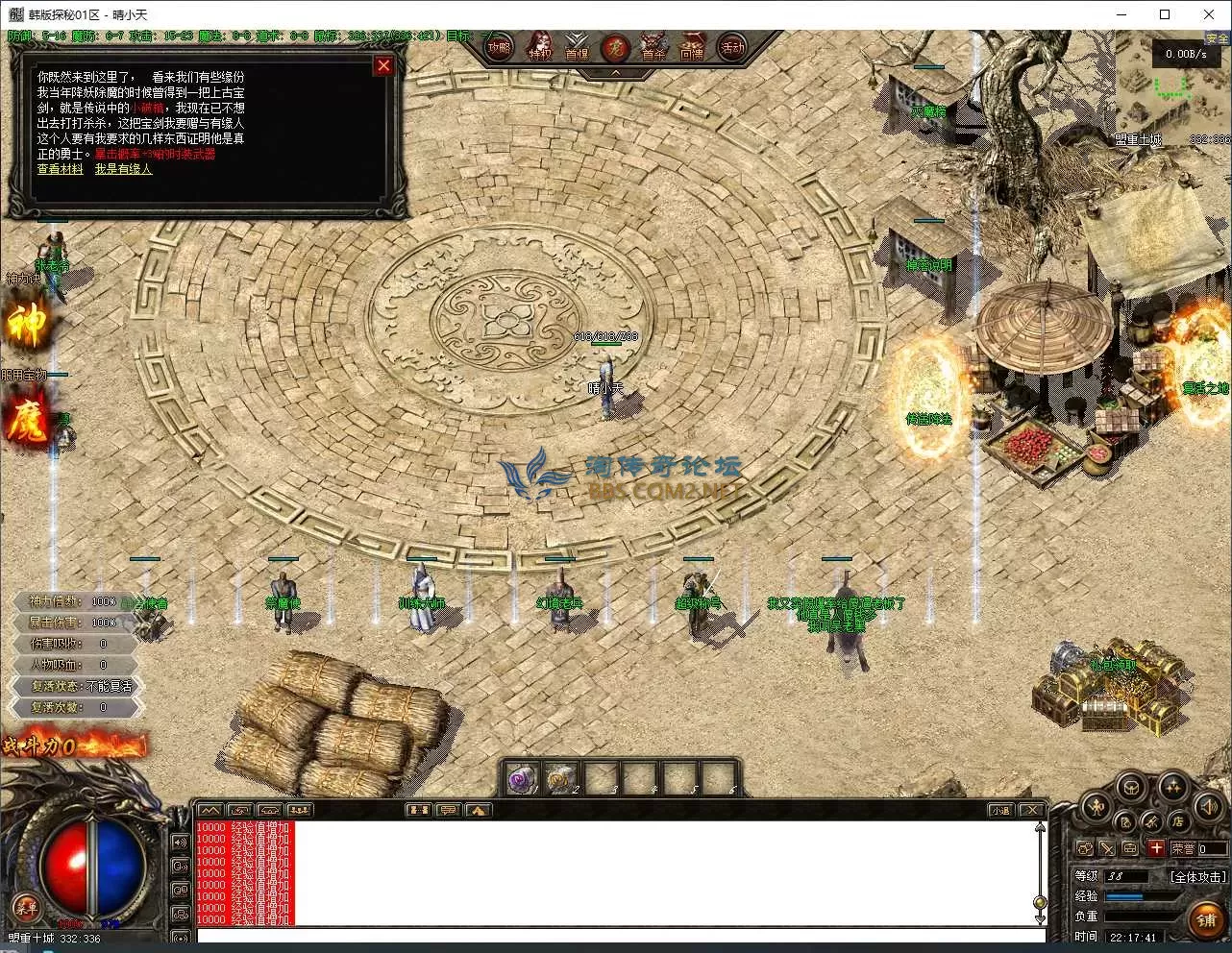
Task: Open the orange 铺 shop button
Action: pyautogui.click(x=1207, y=919)
